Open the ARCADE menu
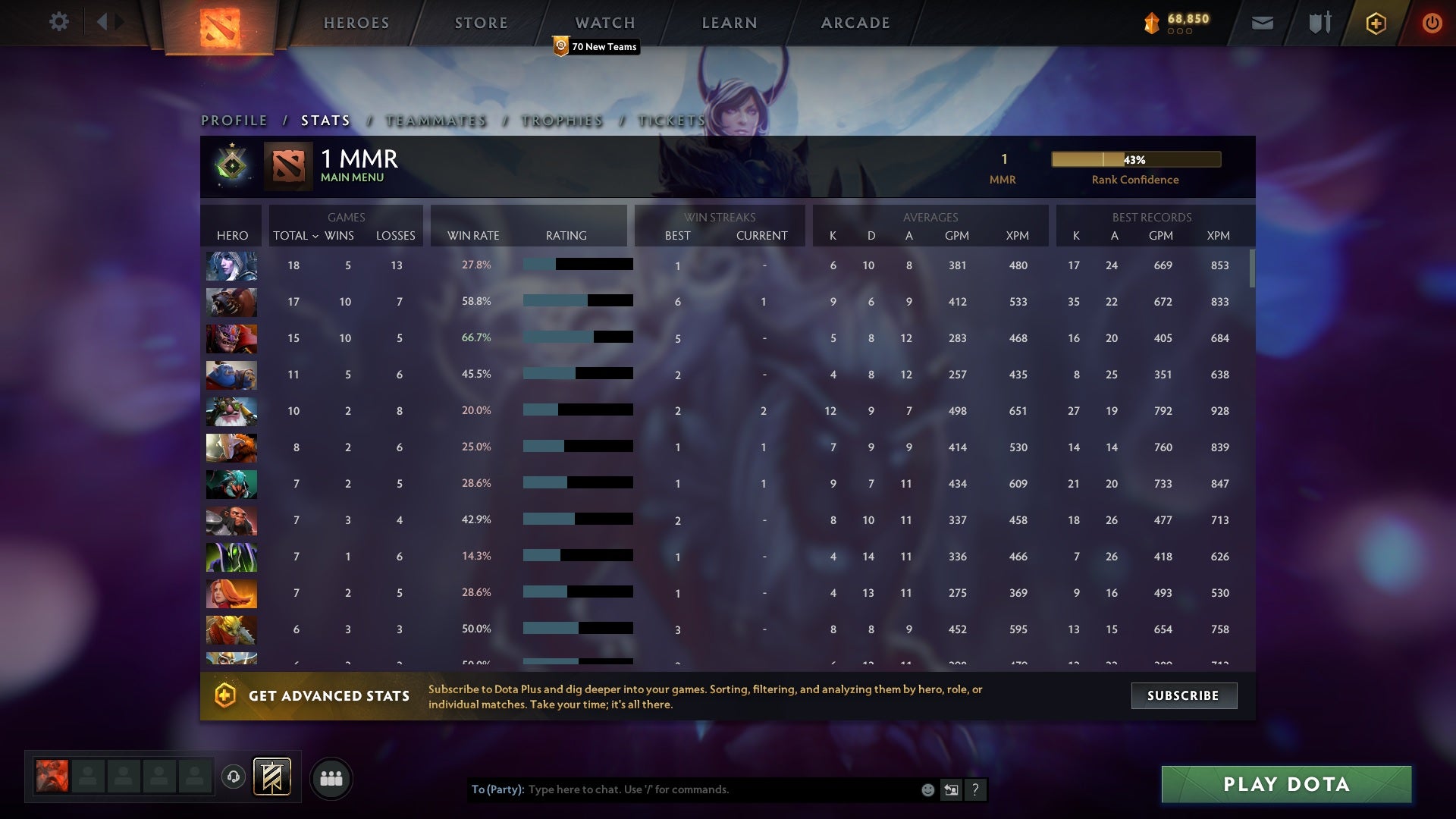1456x819 pixels. point(854,23)
